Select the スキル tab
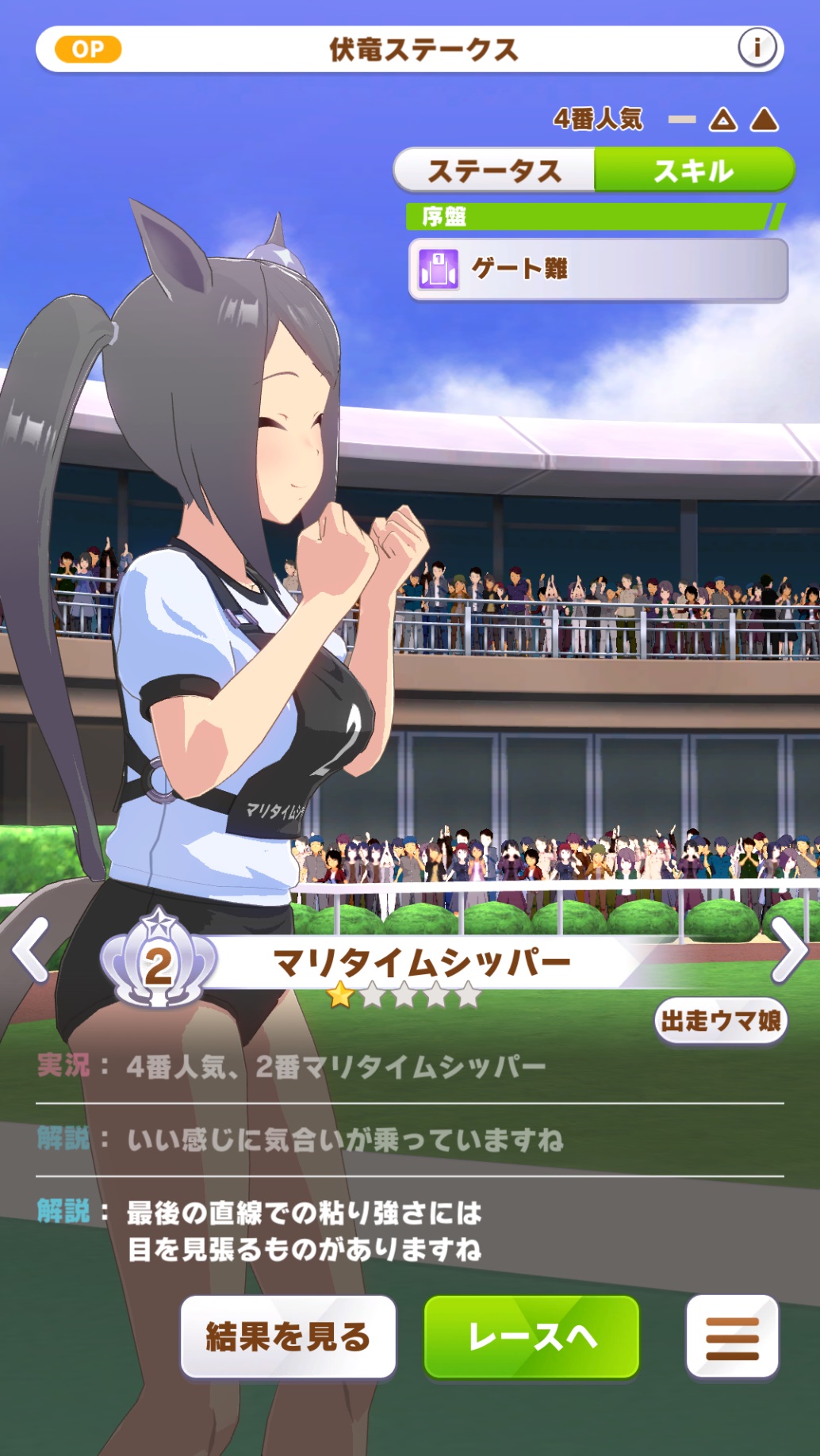820x1456 pixels. [694, 170]
